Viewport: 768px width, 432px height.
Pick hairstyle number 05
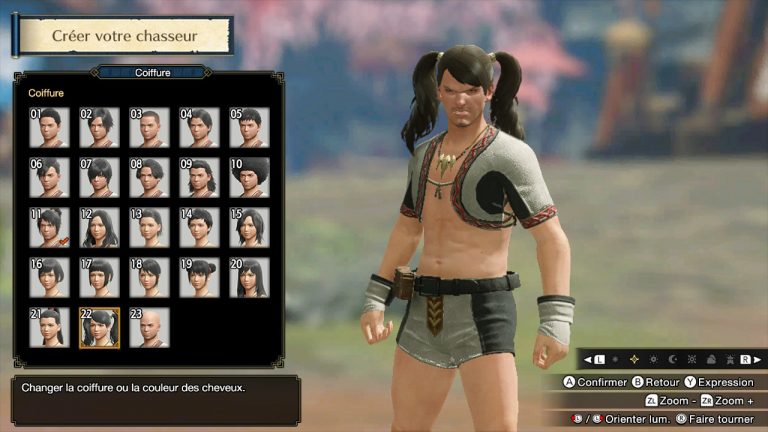pyautogui.click(x=249, y=128)
